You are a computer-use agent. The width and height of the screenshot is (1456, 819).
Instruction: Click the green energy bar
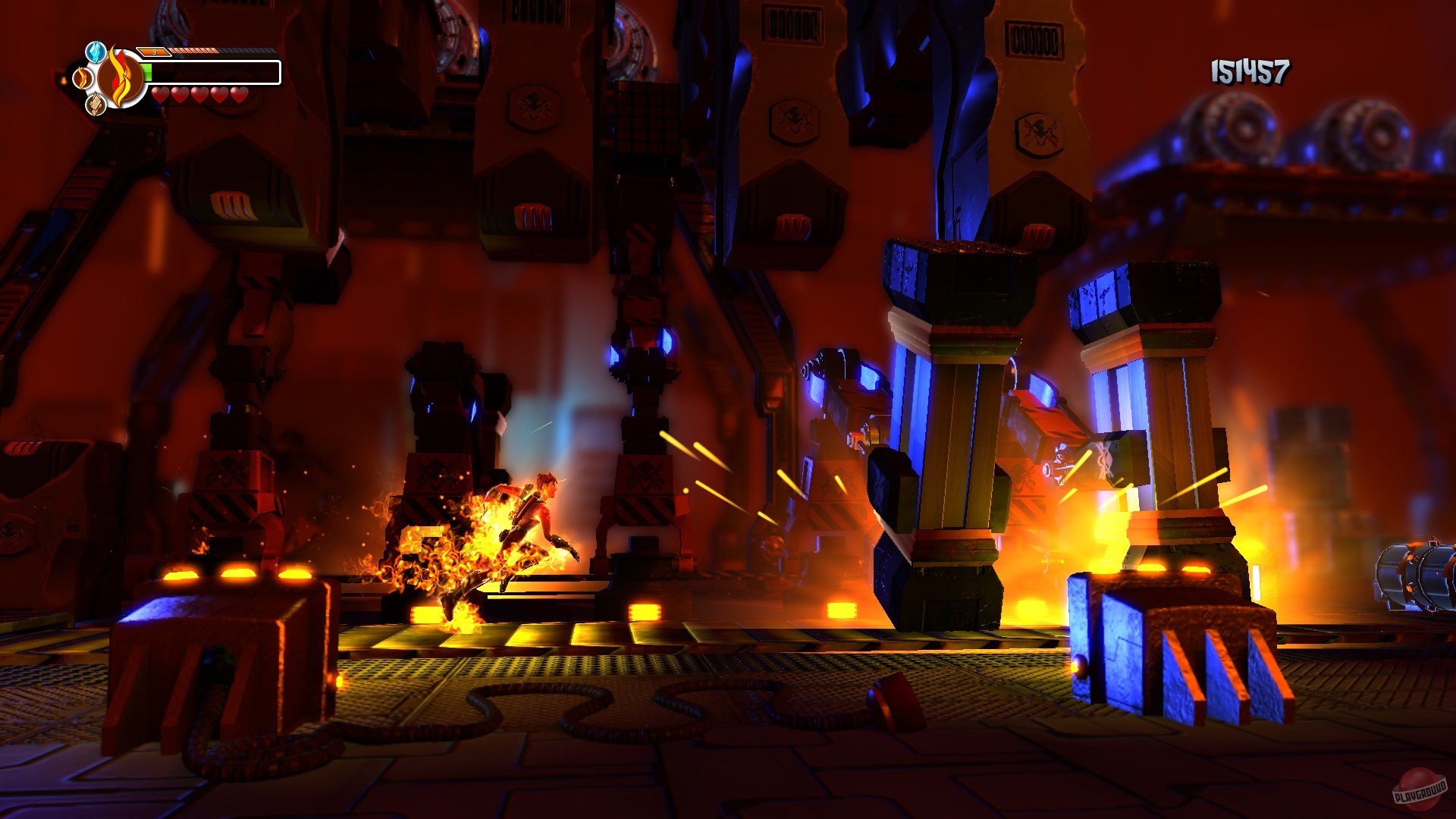146,72
